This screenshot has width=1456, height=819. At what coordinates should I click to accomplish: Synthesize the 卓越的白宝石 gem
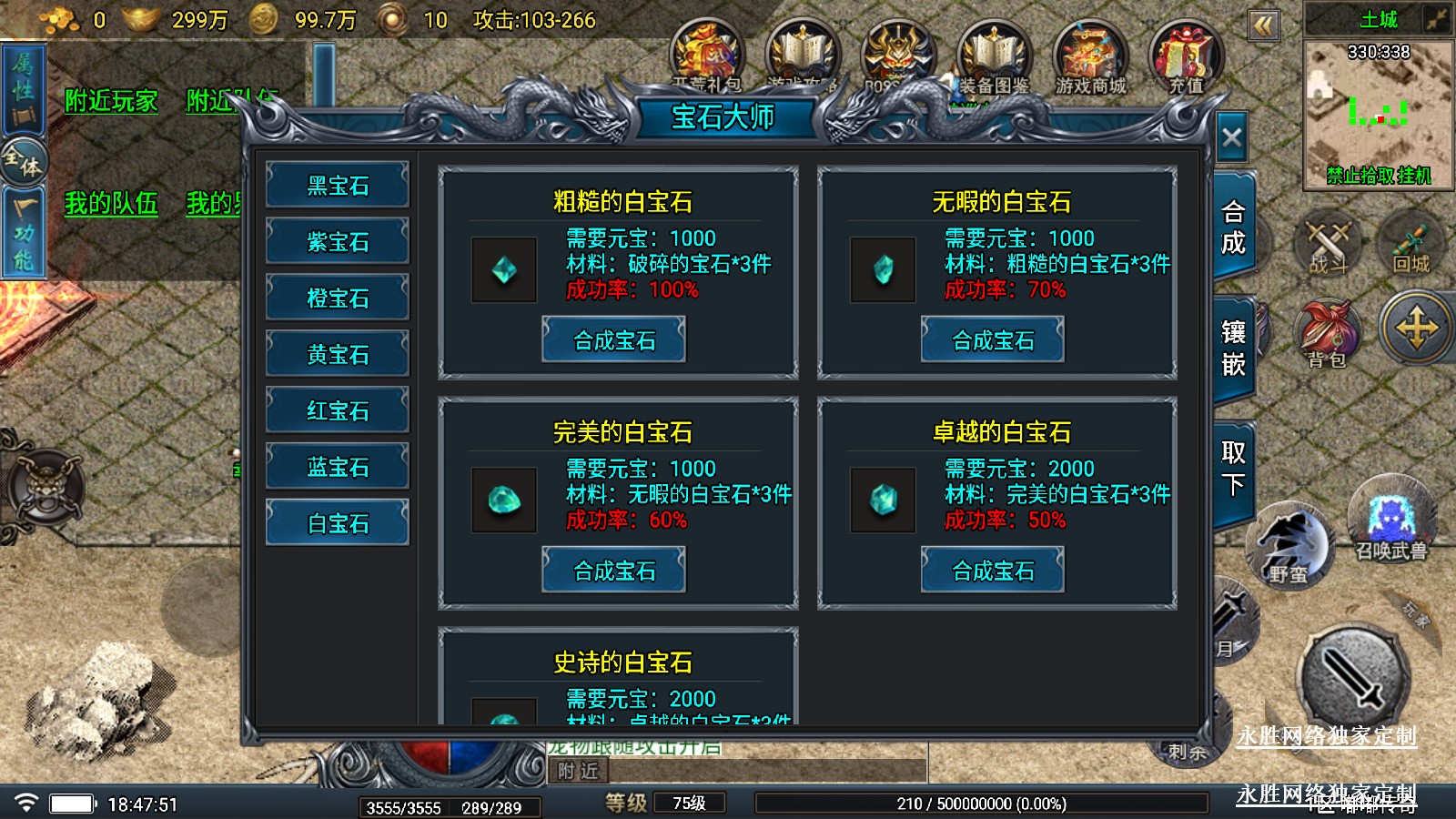point(993,571)
